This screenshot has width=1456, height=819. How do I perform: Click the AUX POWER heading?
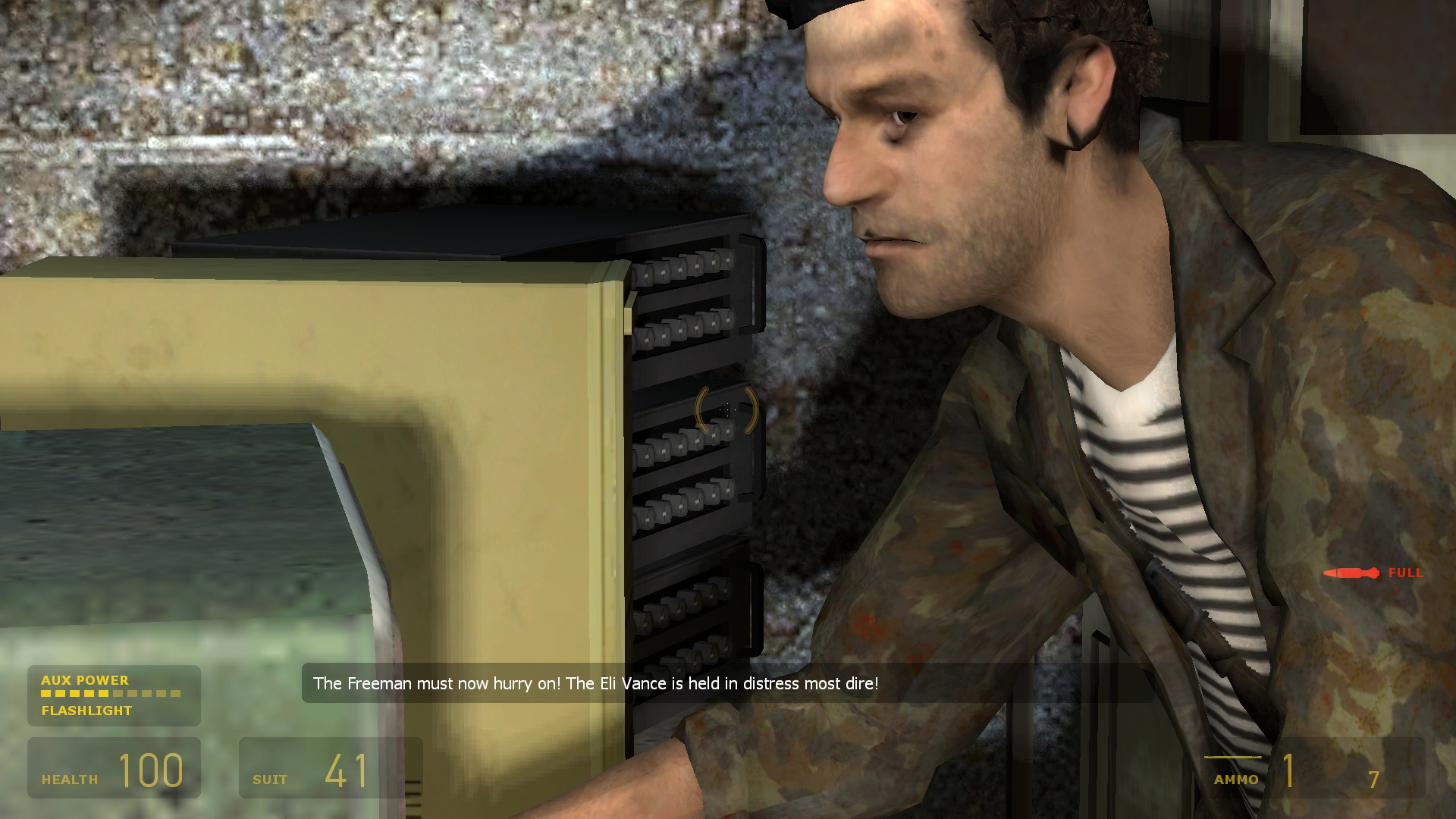click(85, 680)
